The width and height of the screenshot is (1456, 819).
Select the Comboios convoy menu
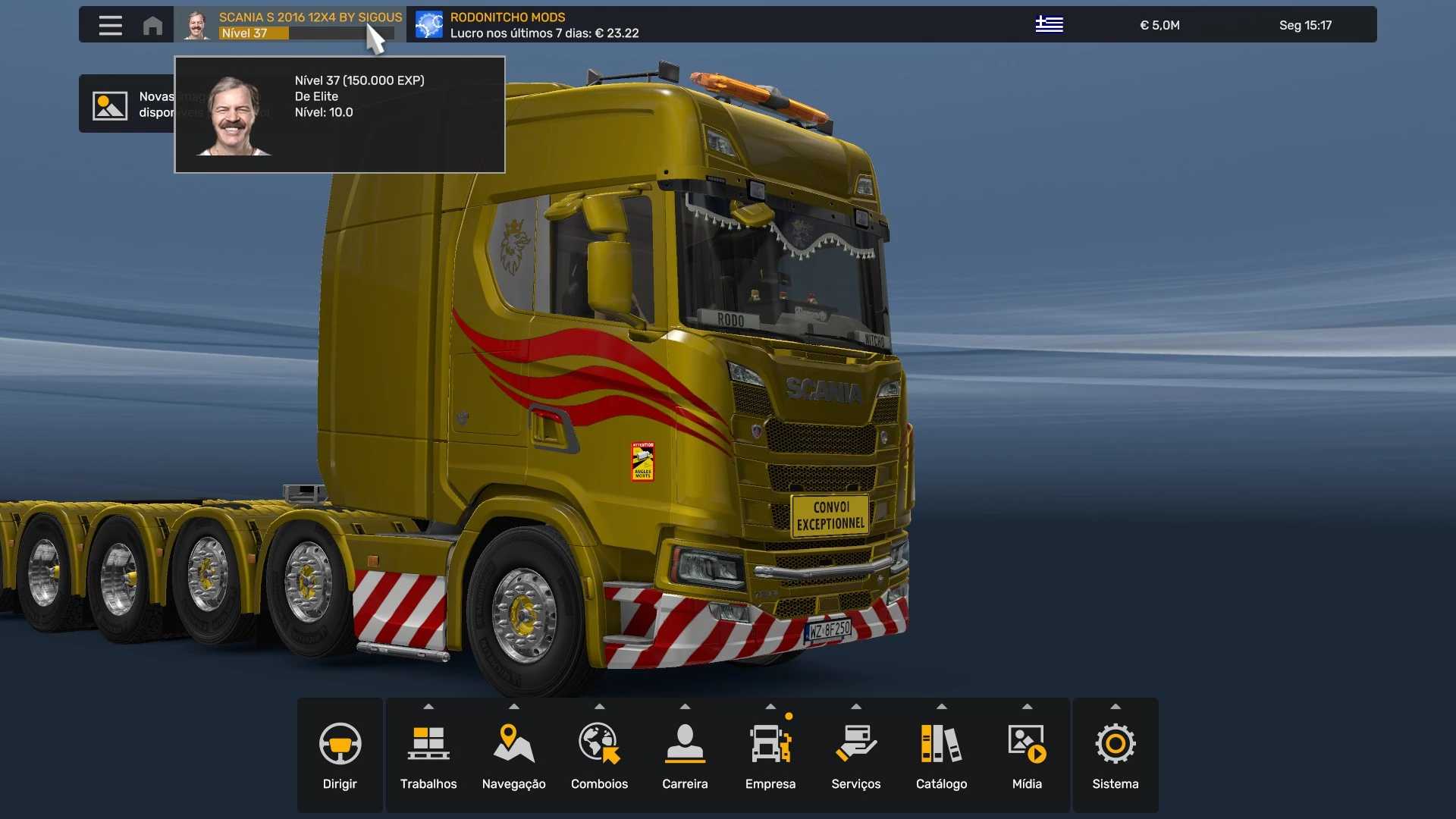pyautogui.click(x=599, y=755)
